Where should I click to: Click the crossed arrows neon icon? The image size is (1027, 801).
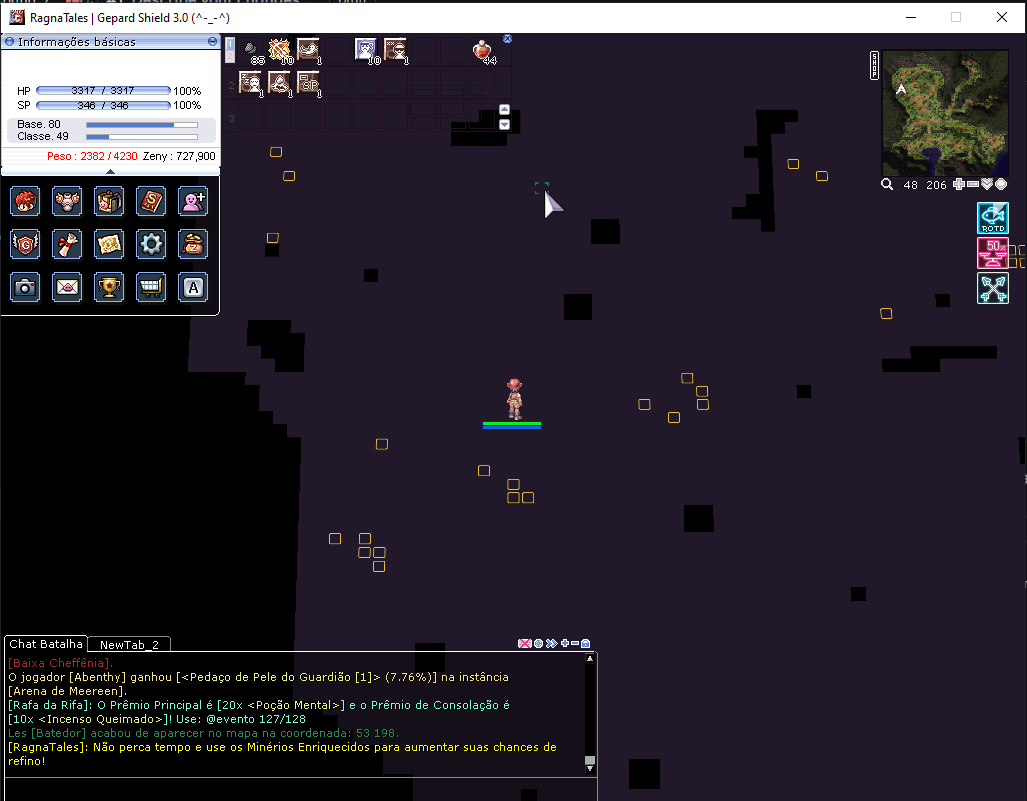[x=992, y=288]
